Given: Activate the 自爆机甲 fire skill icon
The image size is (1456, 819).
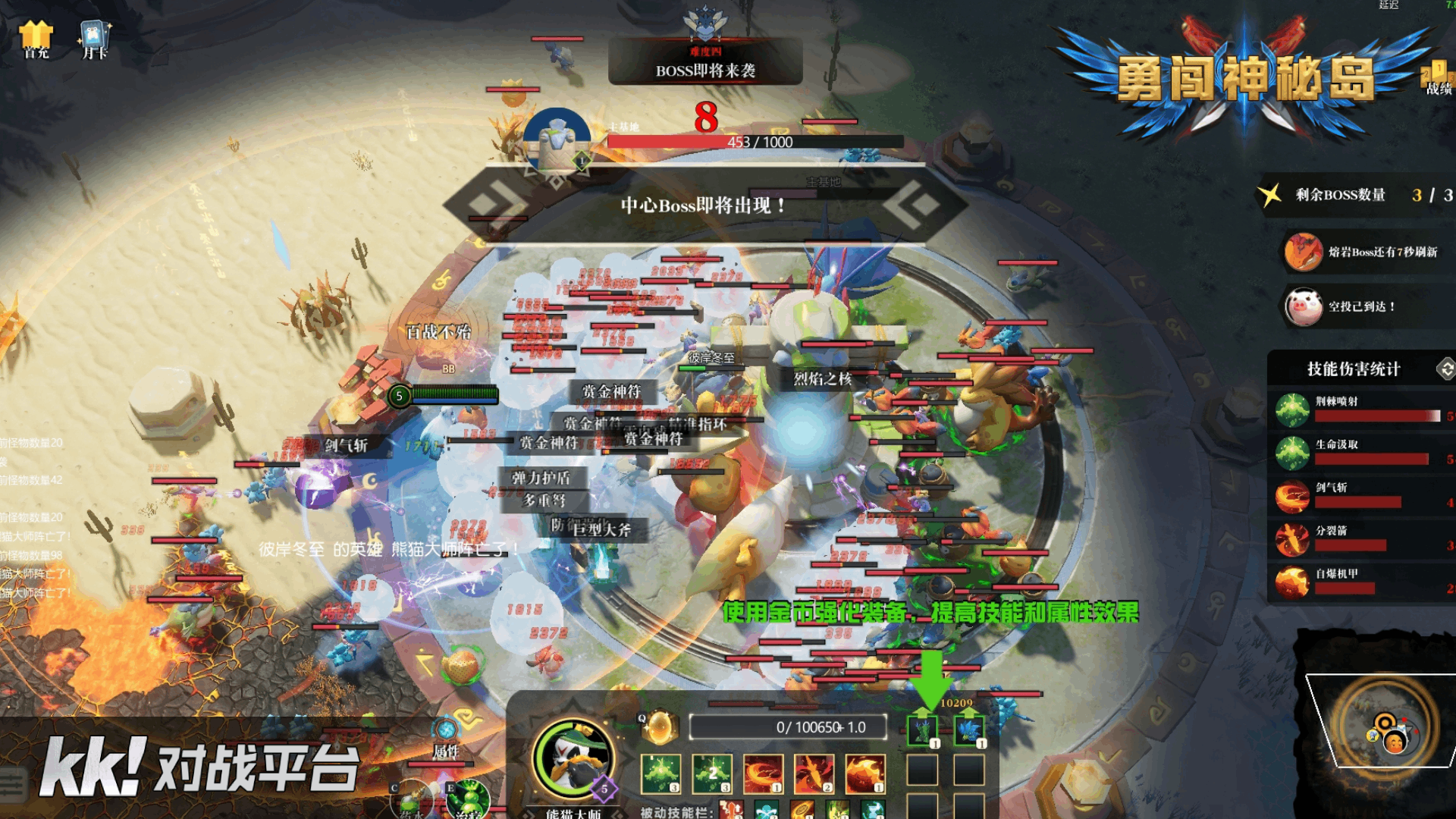Looking at the screenshot, I should point(865,773).
